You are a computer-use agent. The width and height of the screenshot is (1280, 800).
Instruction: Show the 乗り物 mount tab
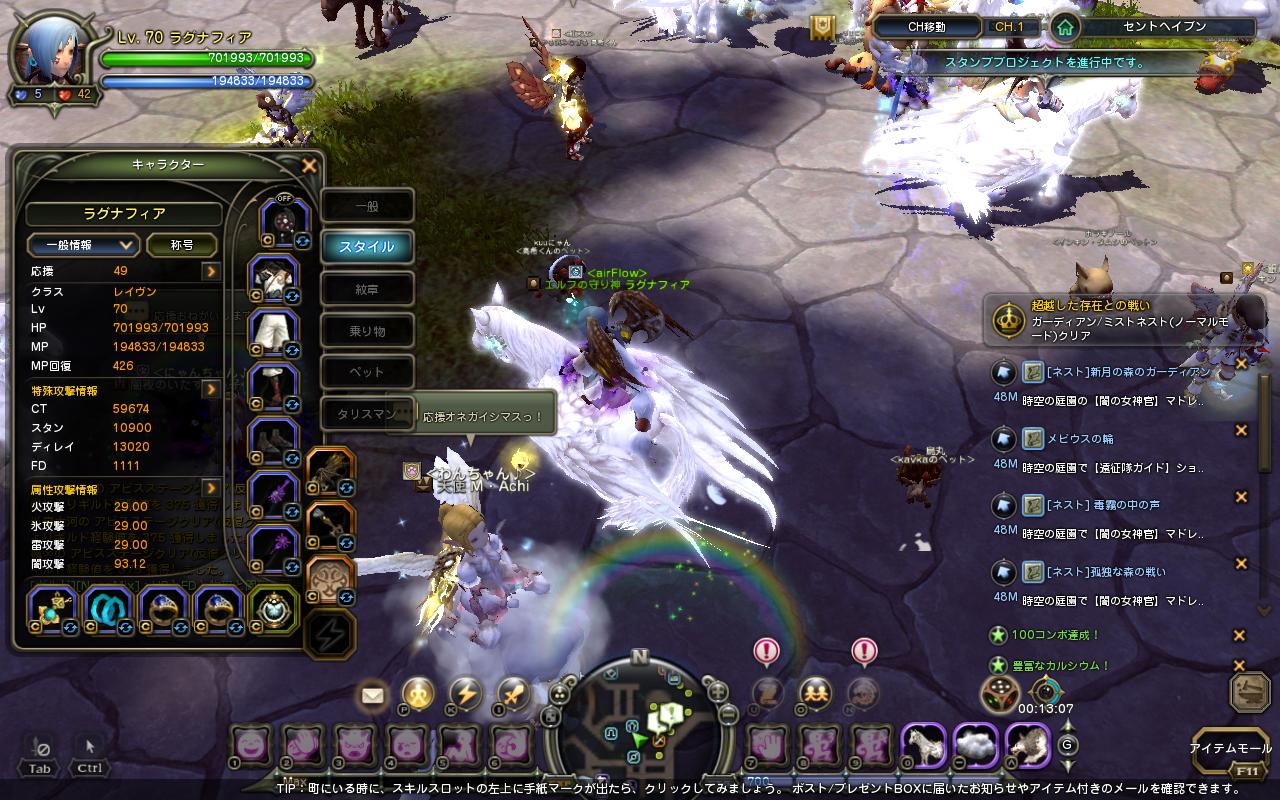click(x=367, y=331)
